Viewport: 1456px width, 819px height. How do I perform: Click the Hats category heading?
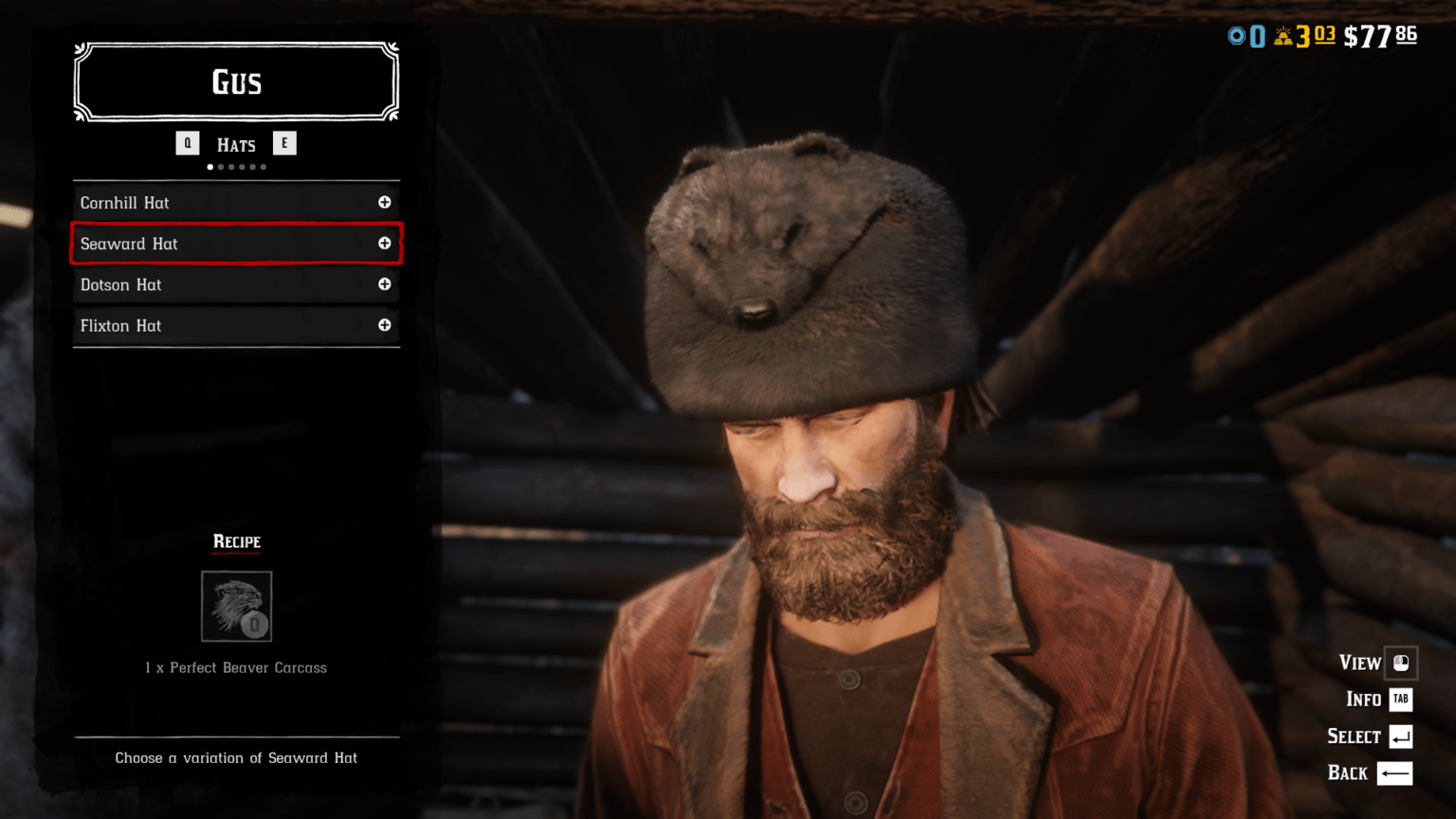pyautogui.click(x=236, y=144)
